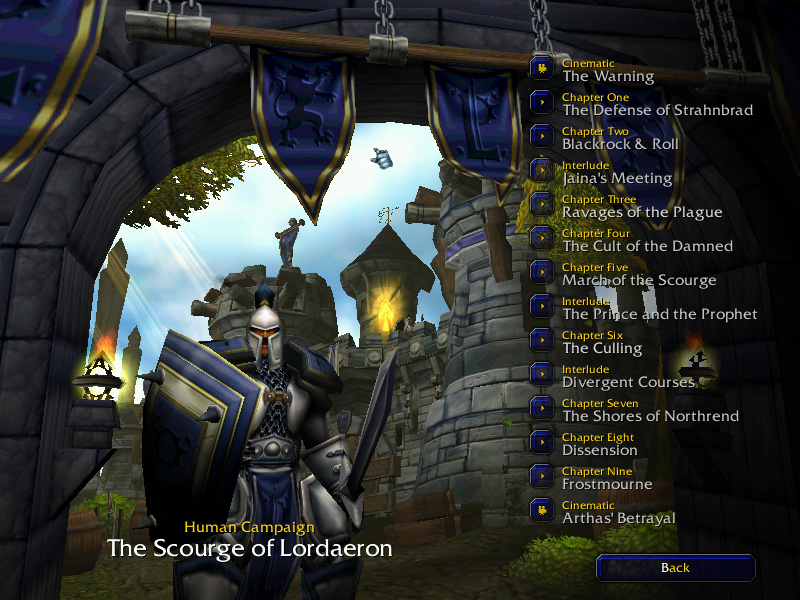Start Chapter Two Blackrock & Roll

[542, 136]
